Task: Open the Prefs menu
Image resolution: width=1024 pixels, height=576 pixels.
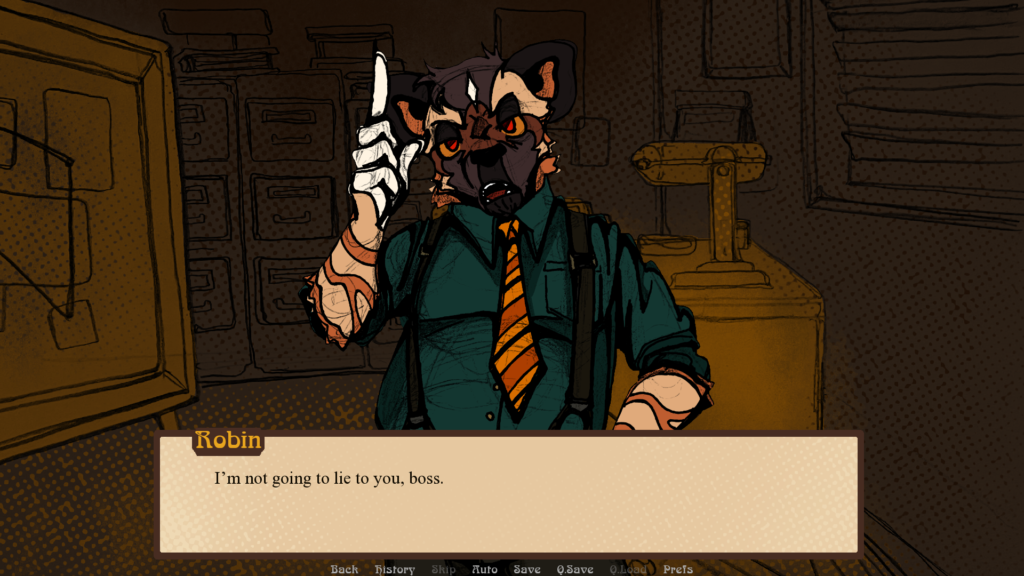Action: coord(678,569)
